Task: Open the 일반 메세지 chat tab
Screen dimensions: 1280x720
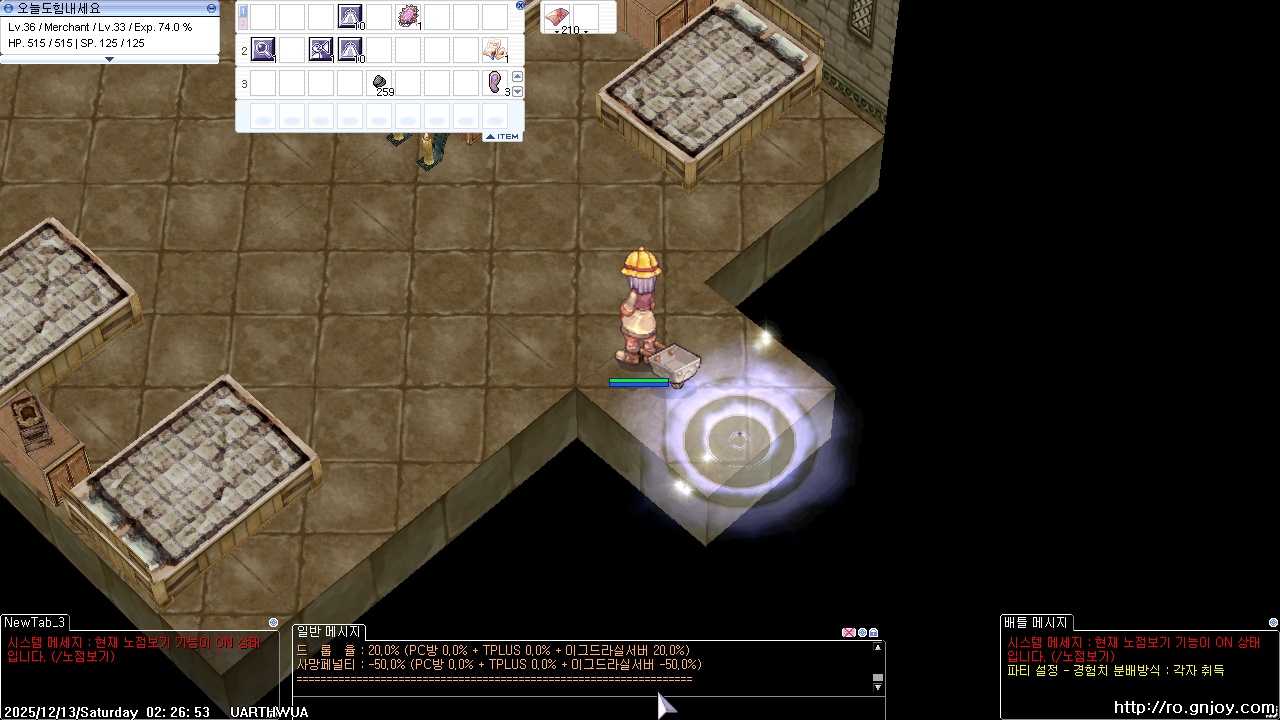Action: tap(329, 631)
